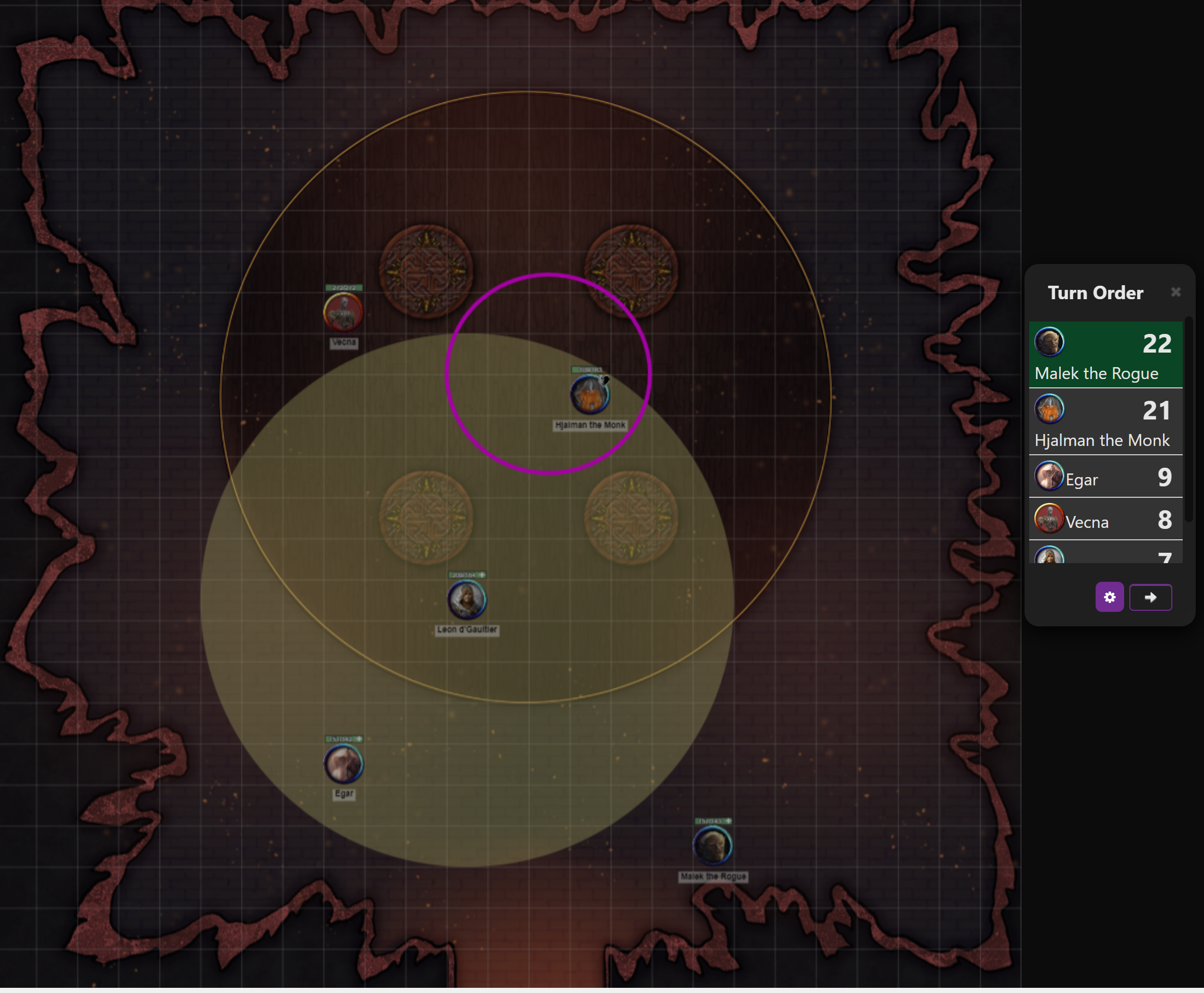Select Hjalman the Monk turn entry

coord(1105,422)
